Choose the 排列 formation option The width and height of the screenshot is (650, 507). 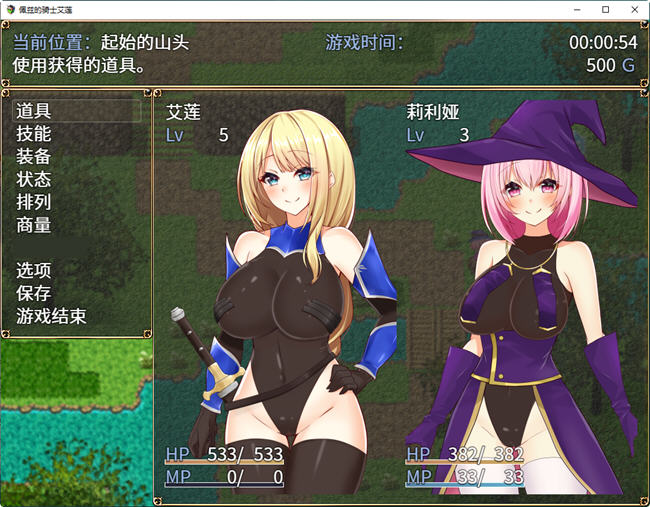point(35,203)
